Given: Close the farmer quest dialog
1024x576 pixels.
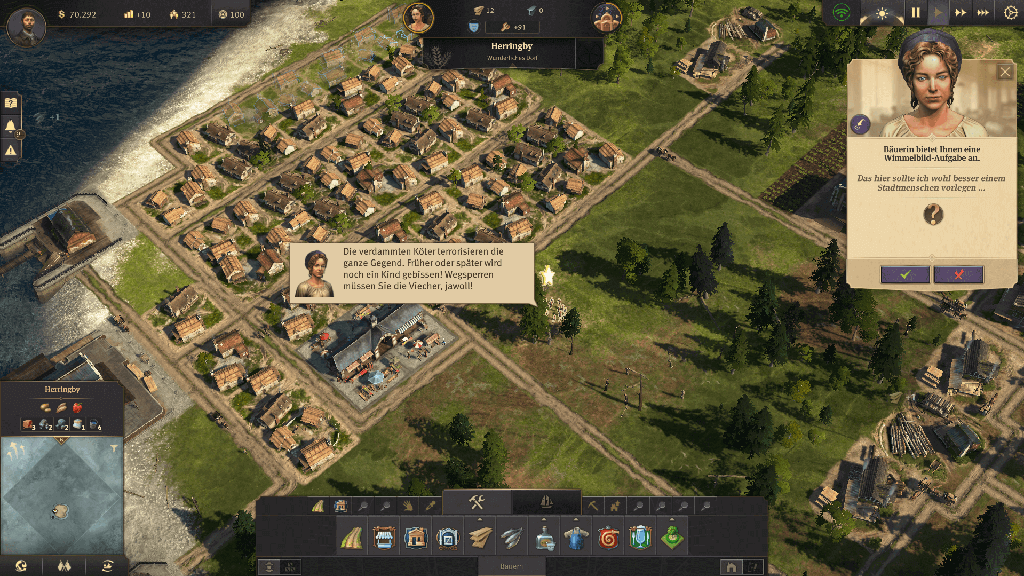Looking at the screenshot, I should coord(1005,72).
